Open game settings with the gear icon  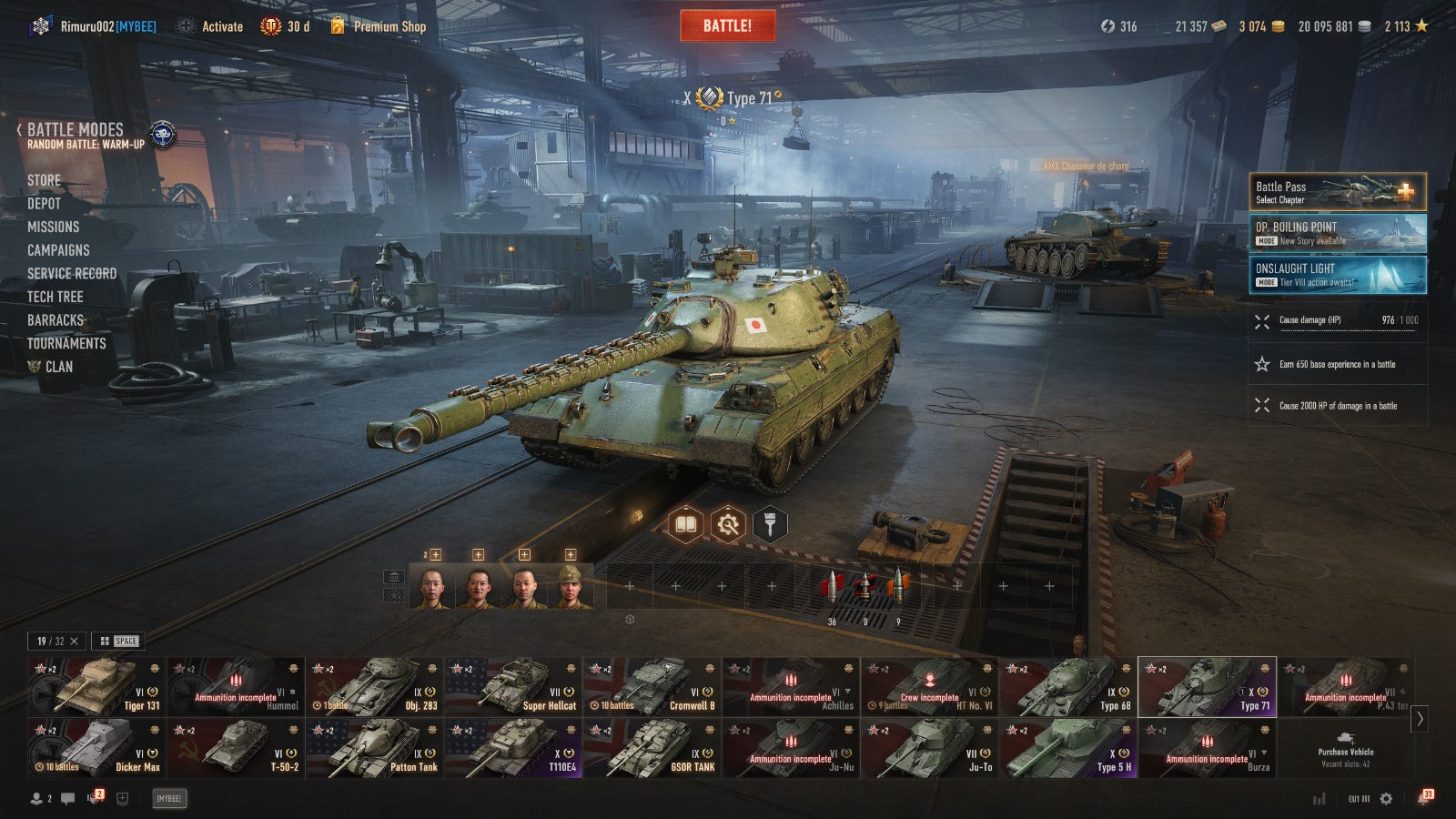(1386, 799)
